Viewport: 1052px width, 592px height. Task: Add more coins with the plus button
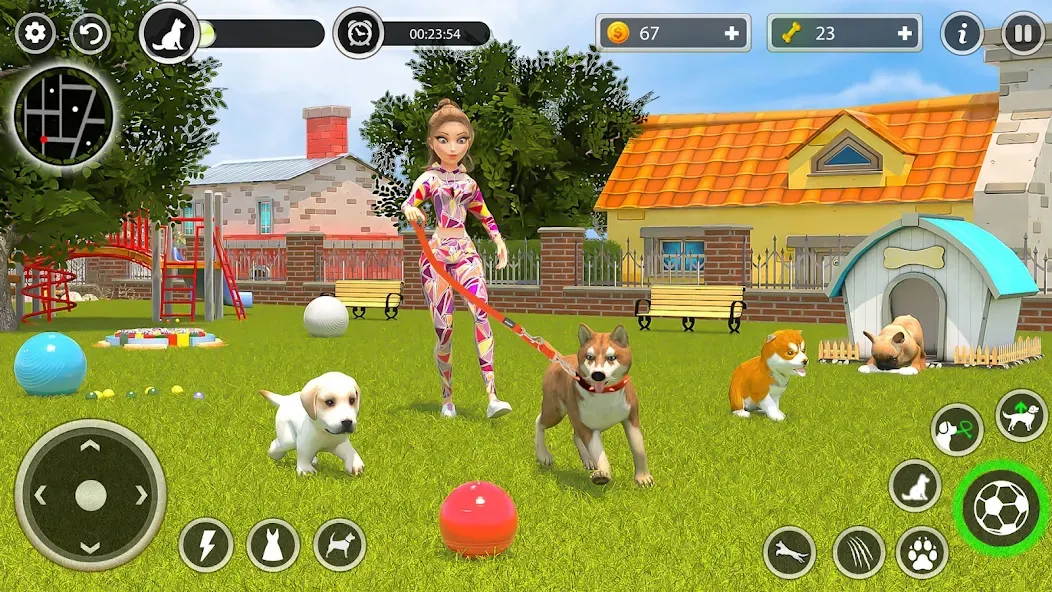point(732,33)
